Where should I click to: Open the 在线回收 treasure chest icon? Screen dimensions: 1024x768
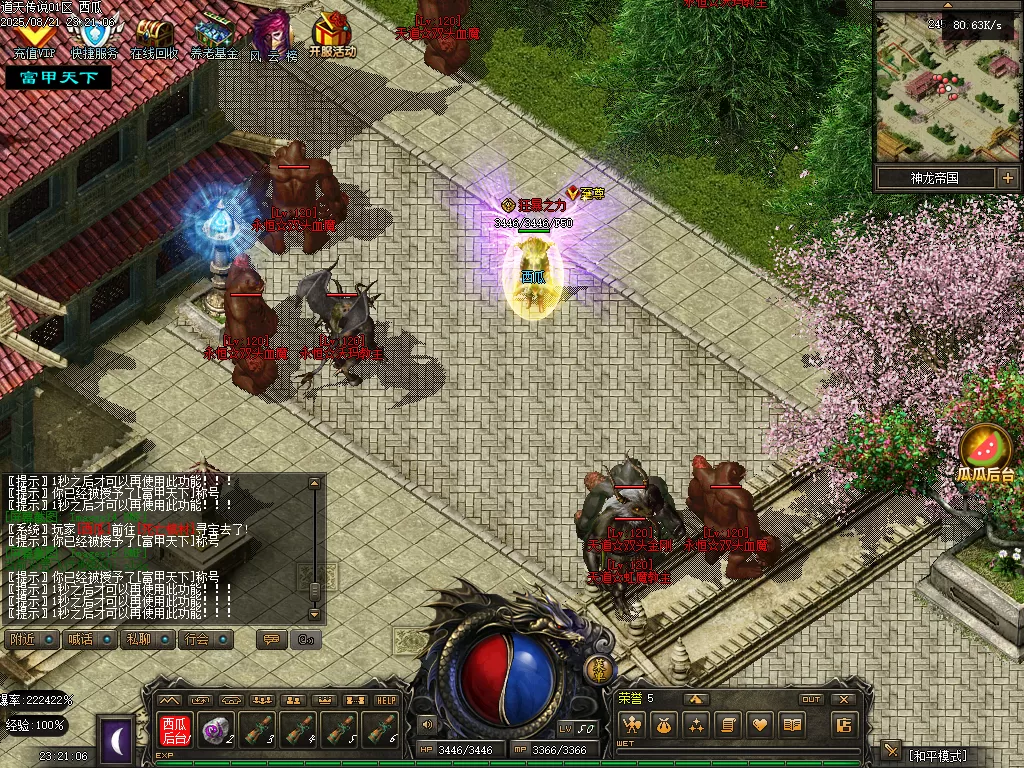(x=154, y=35)
